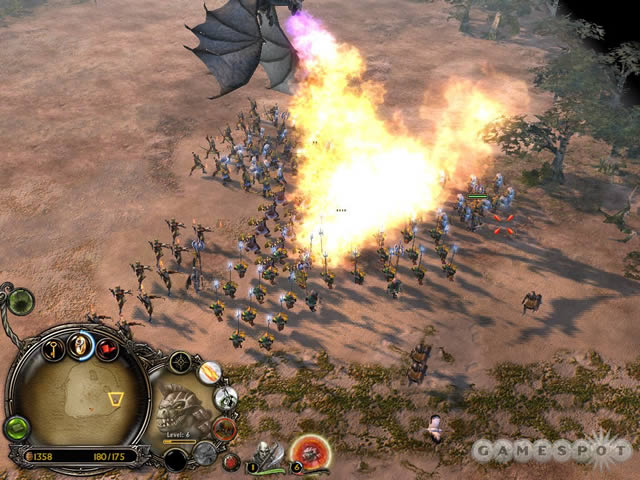Activate the compass star command button
The height and width of the screenshot is (480, 640).
coord(180,363)
